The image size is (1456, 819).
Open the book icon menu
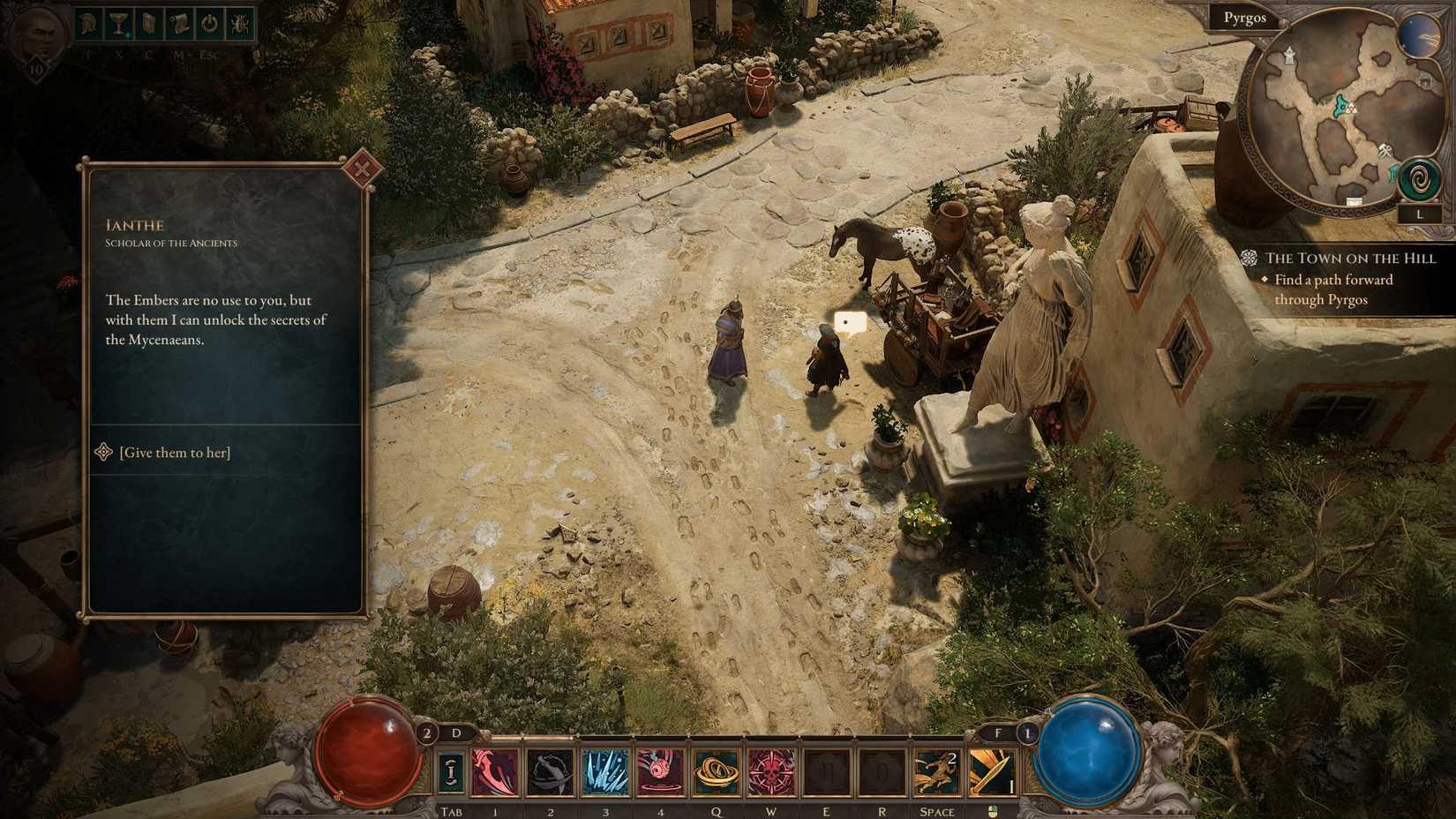point(148,24)
